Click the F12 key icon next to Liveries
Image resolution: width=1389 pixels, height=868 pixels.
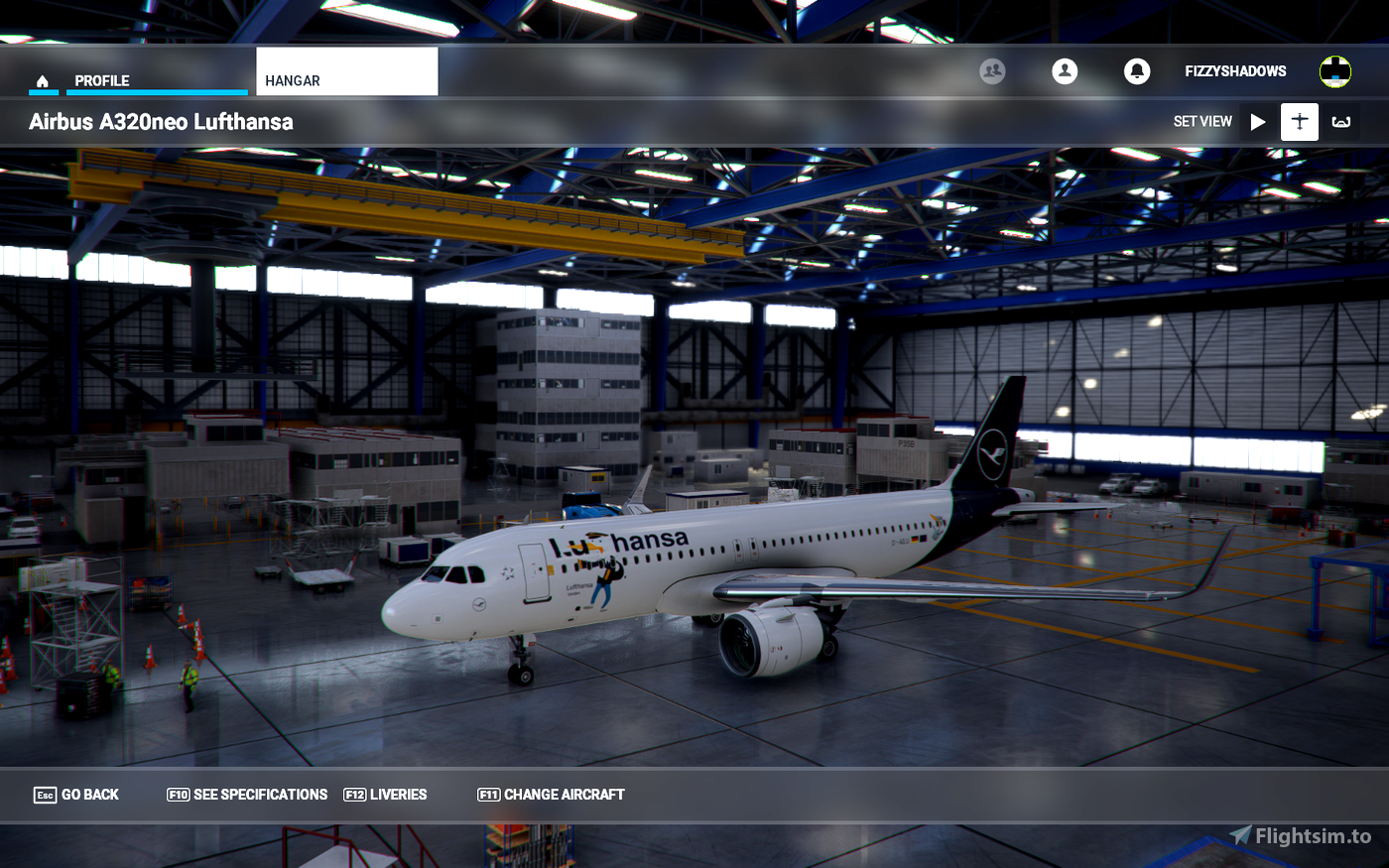(x=355, y=795)
